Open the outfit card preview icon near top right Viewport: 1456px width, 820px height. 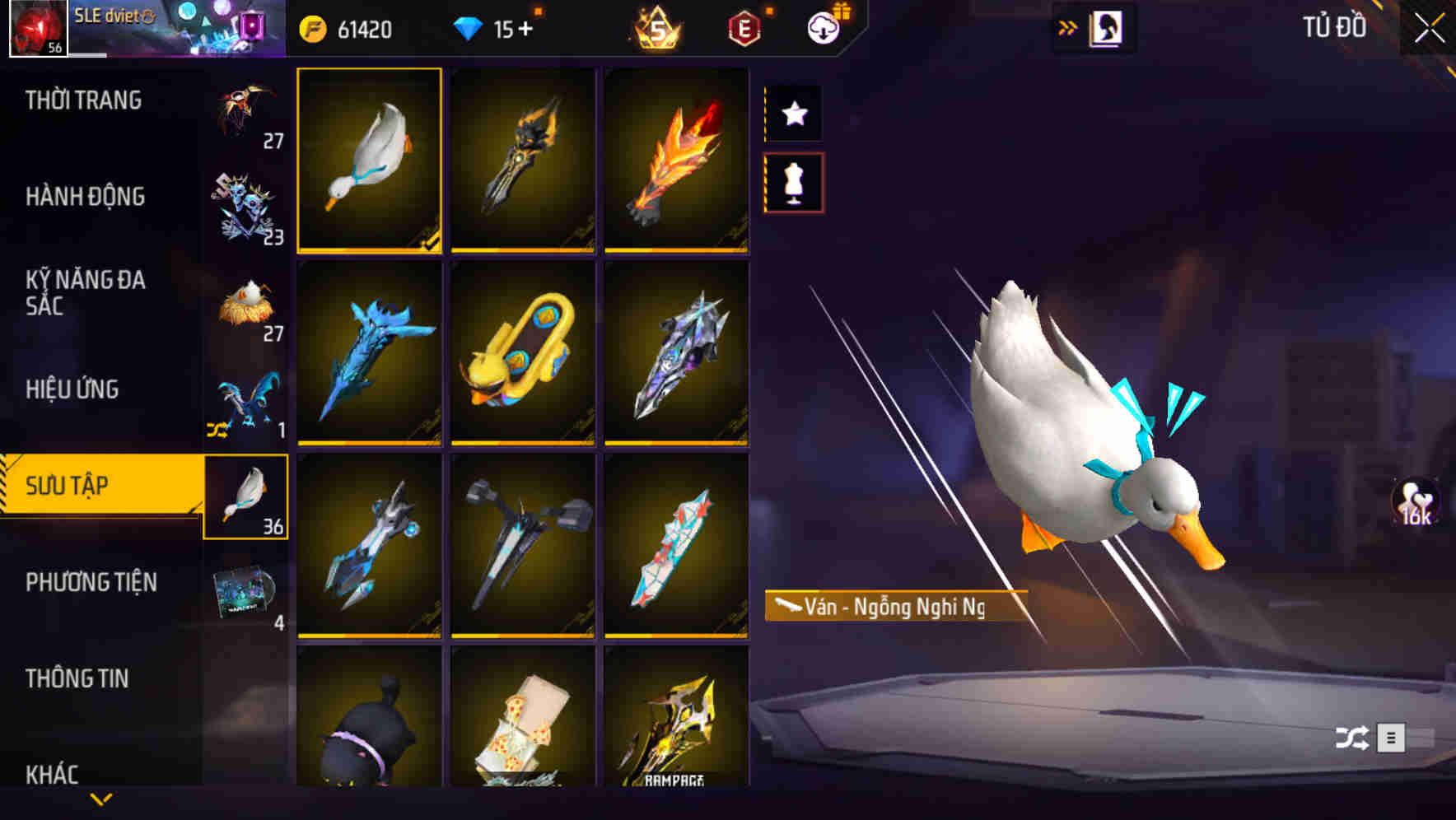(x=1108, y=27)
